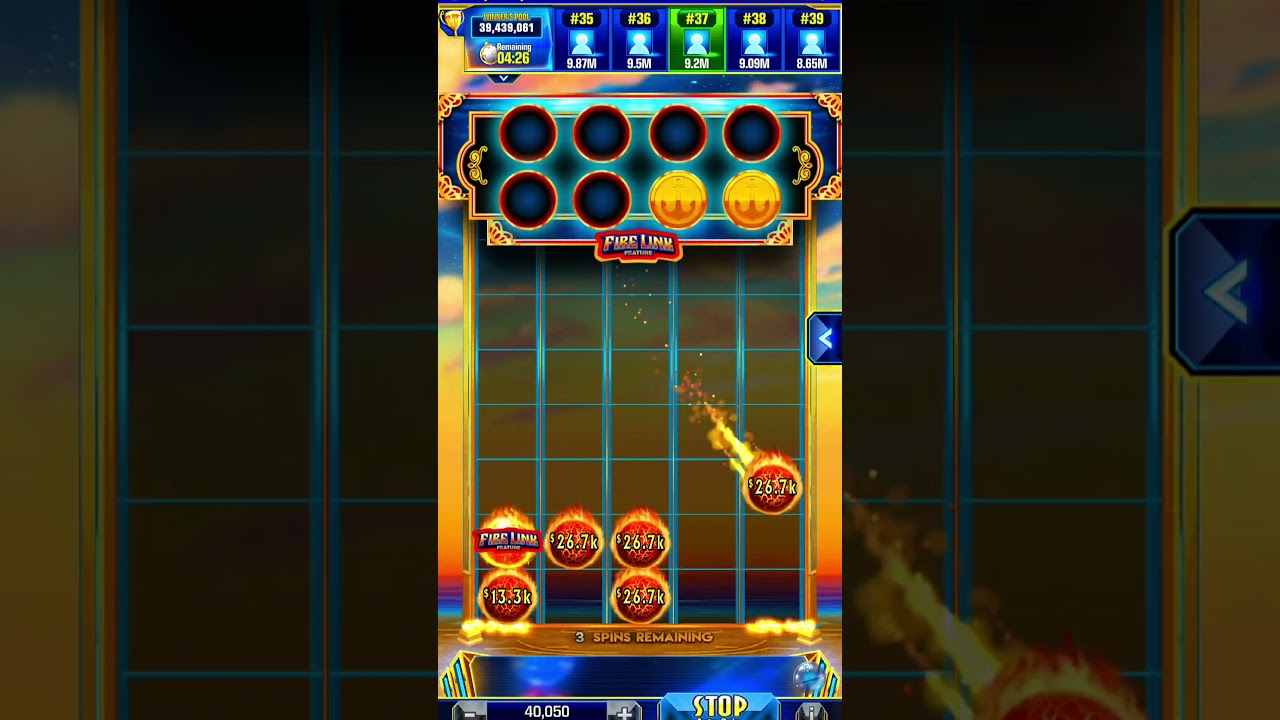Click the #35 player avatar
The height and width of the screenshot is (720, 1280).
[584, 42]
